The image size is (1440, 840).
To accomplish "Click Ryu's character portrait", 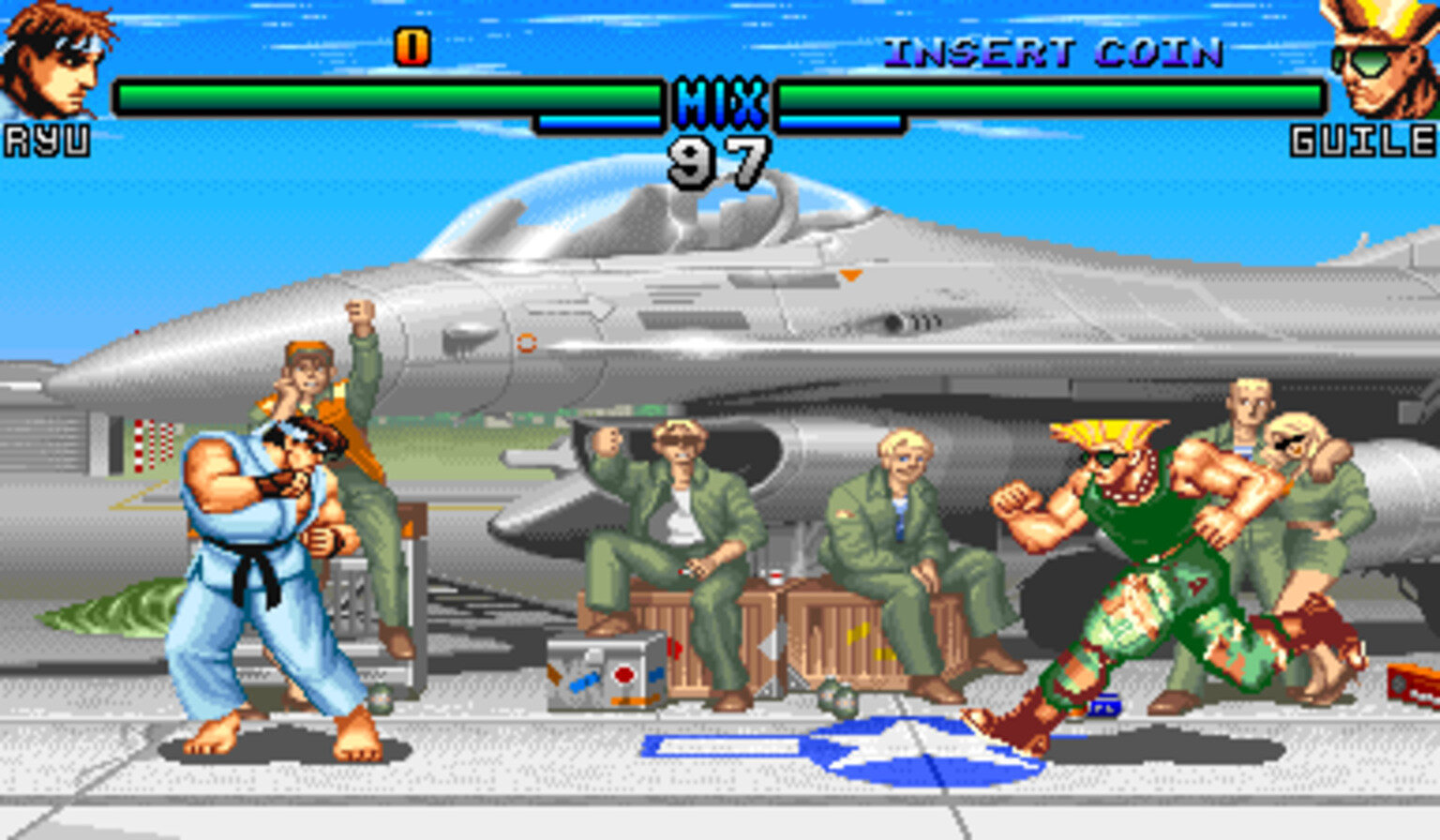I will pyautogui.click(x=54, y=58).
